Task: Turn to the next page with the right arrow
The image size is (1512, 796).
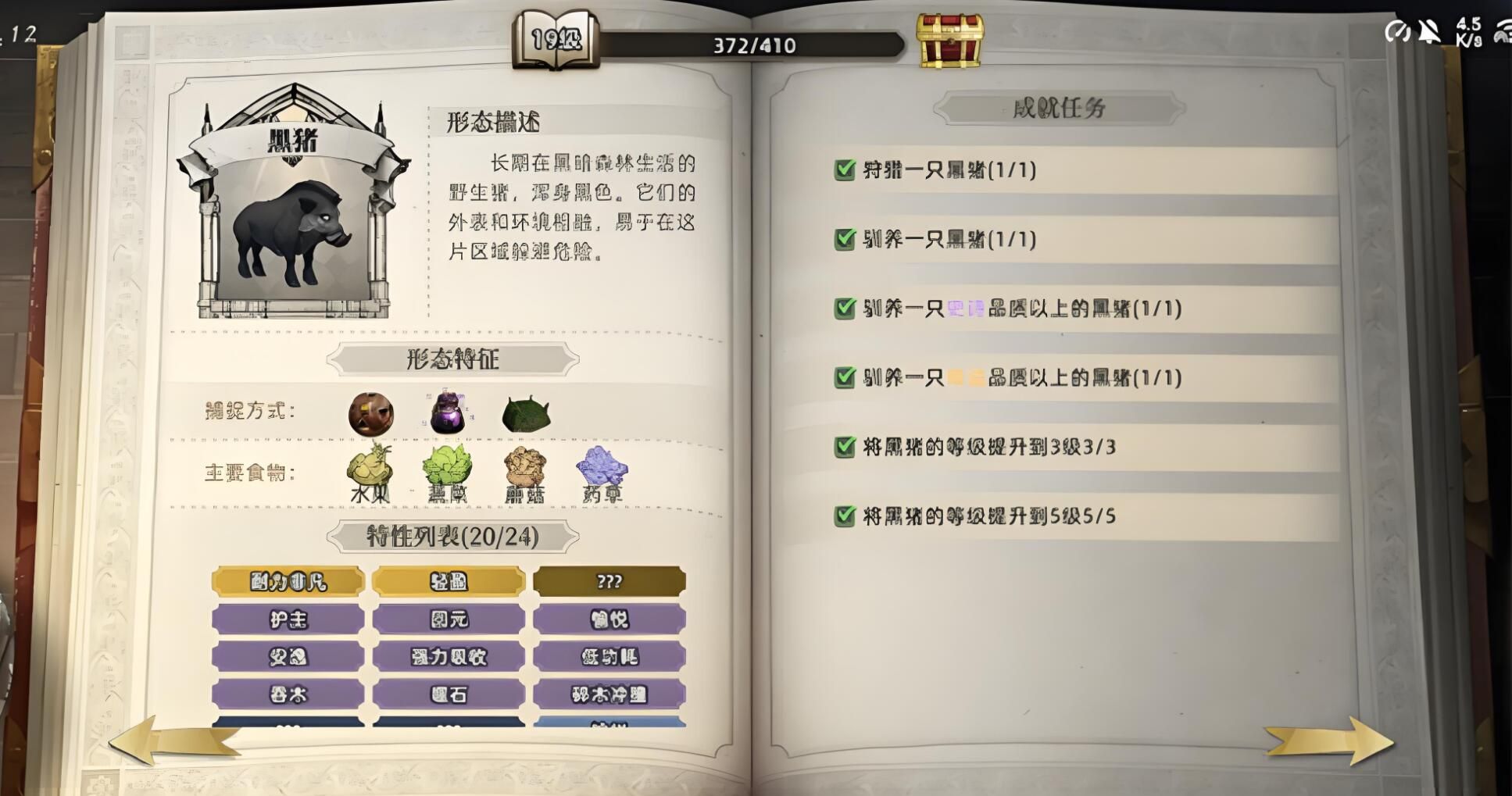Action: click(x=1330, y=740)
